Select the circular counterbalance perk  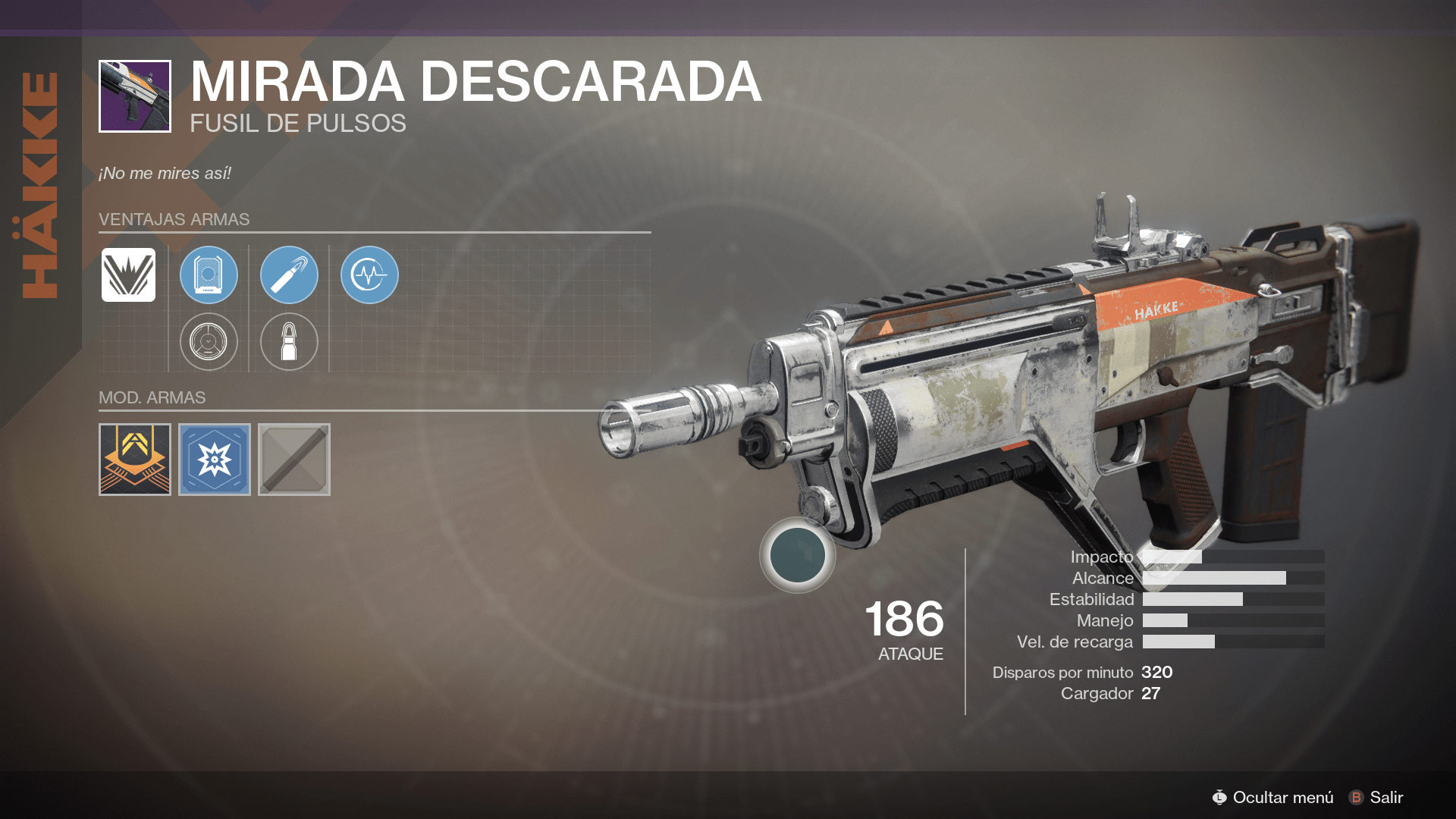pos(209,341)
